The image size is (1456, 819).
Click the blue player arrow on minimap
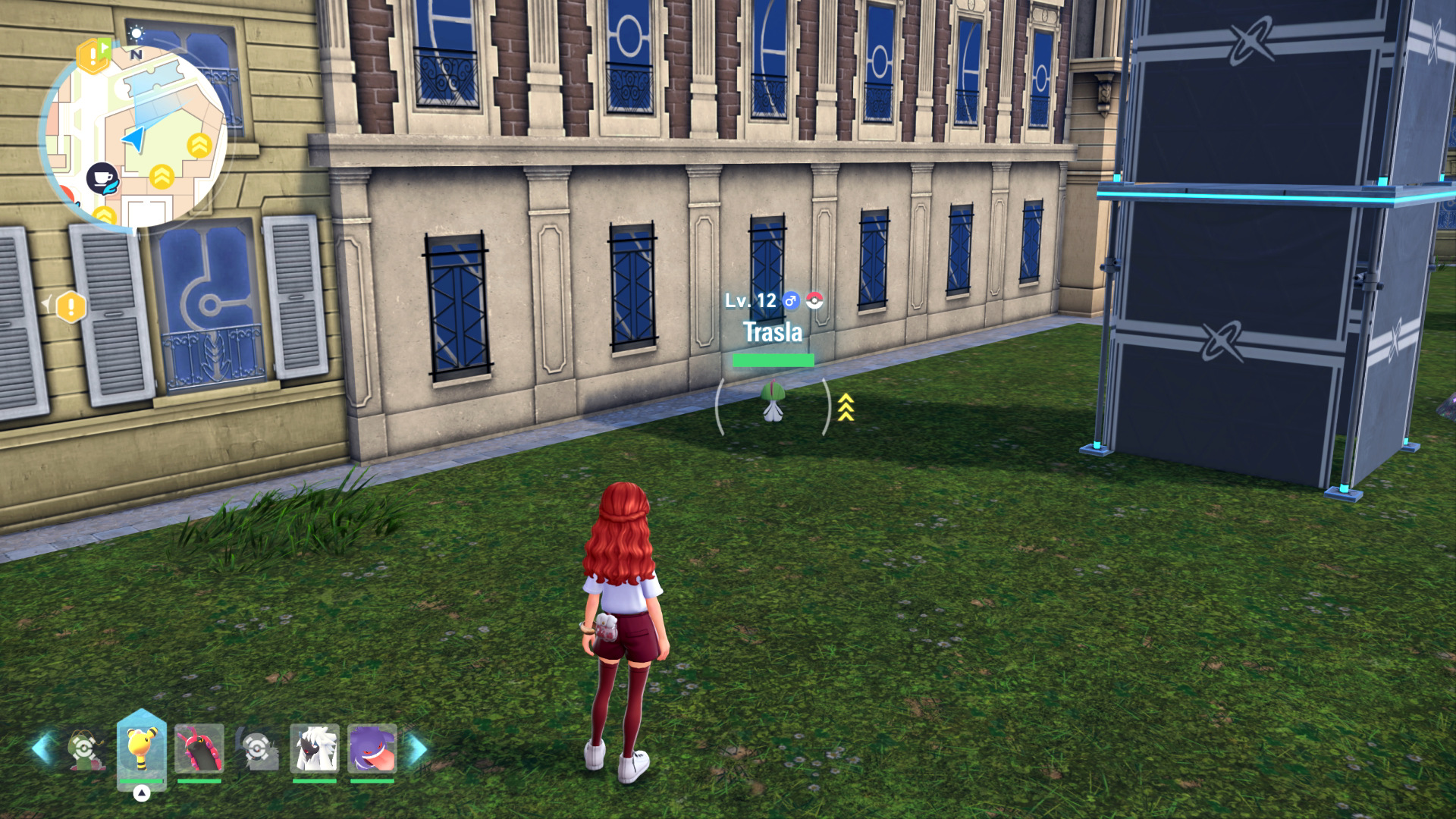134,139
